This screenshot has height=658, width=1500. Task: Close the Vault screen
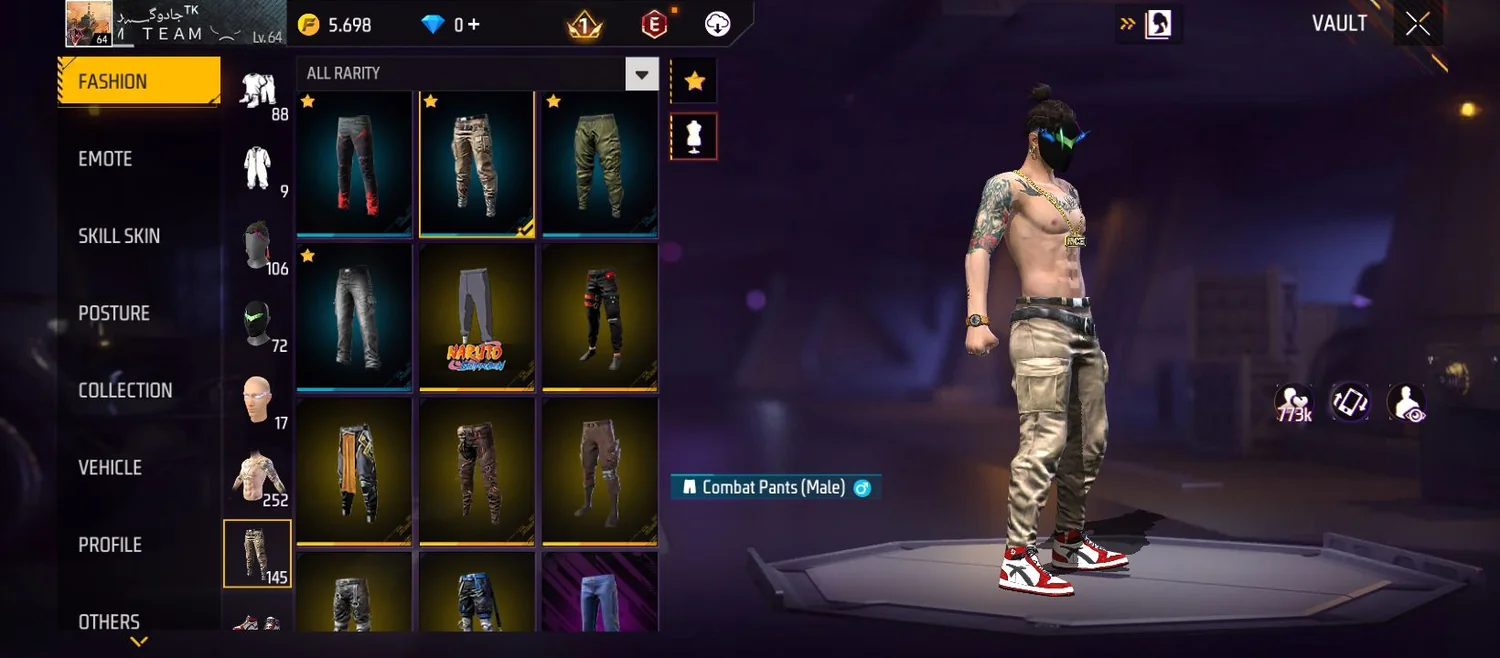[x=1418, y=25]
